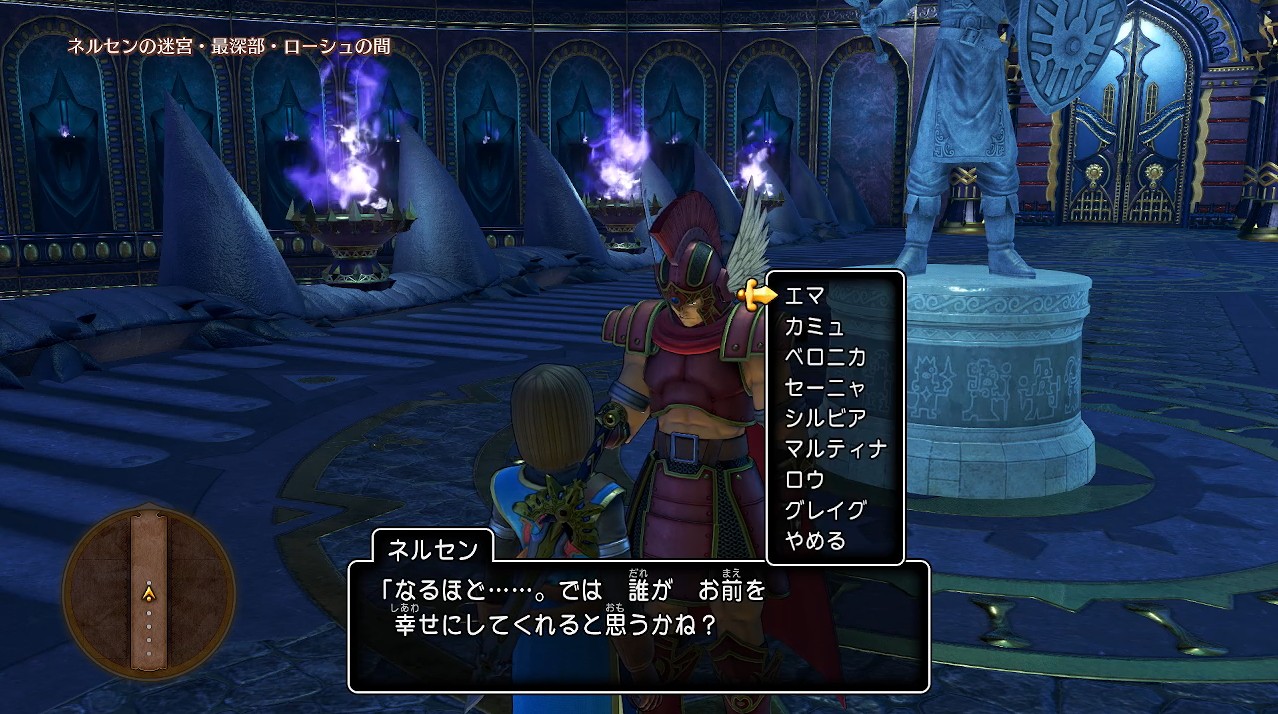Click the circular minimap compass
The height and width of the screenshot is (714, 1278).
point(149,594)
